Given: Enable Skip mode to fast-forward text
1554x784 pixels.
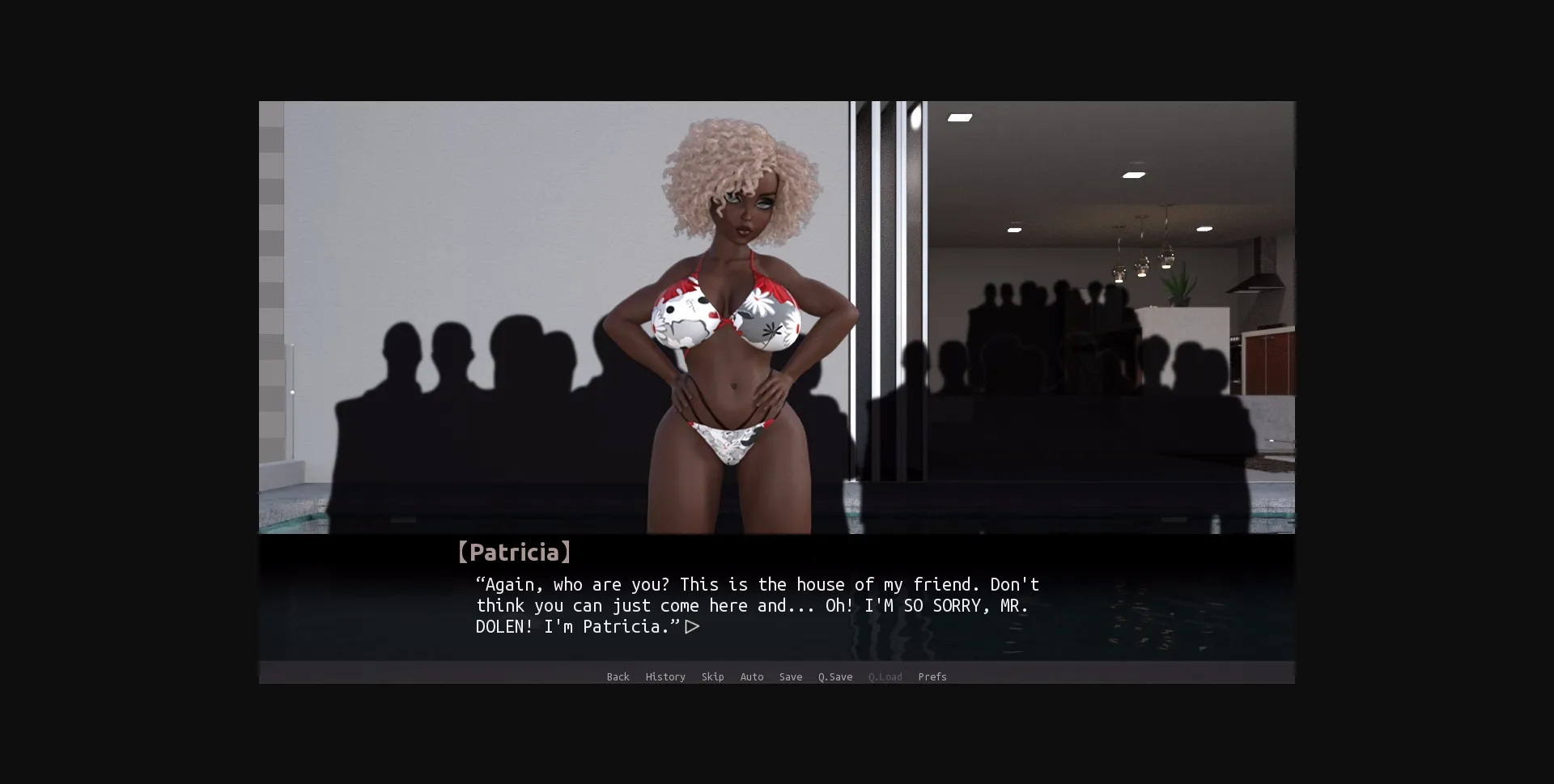Looking at the screenshot, I should point(712,677).
